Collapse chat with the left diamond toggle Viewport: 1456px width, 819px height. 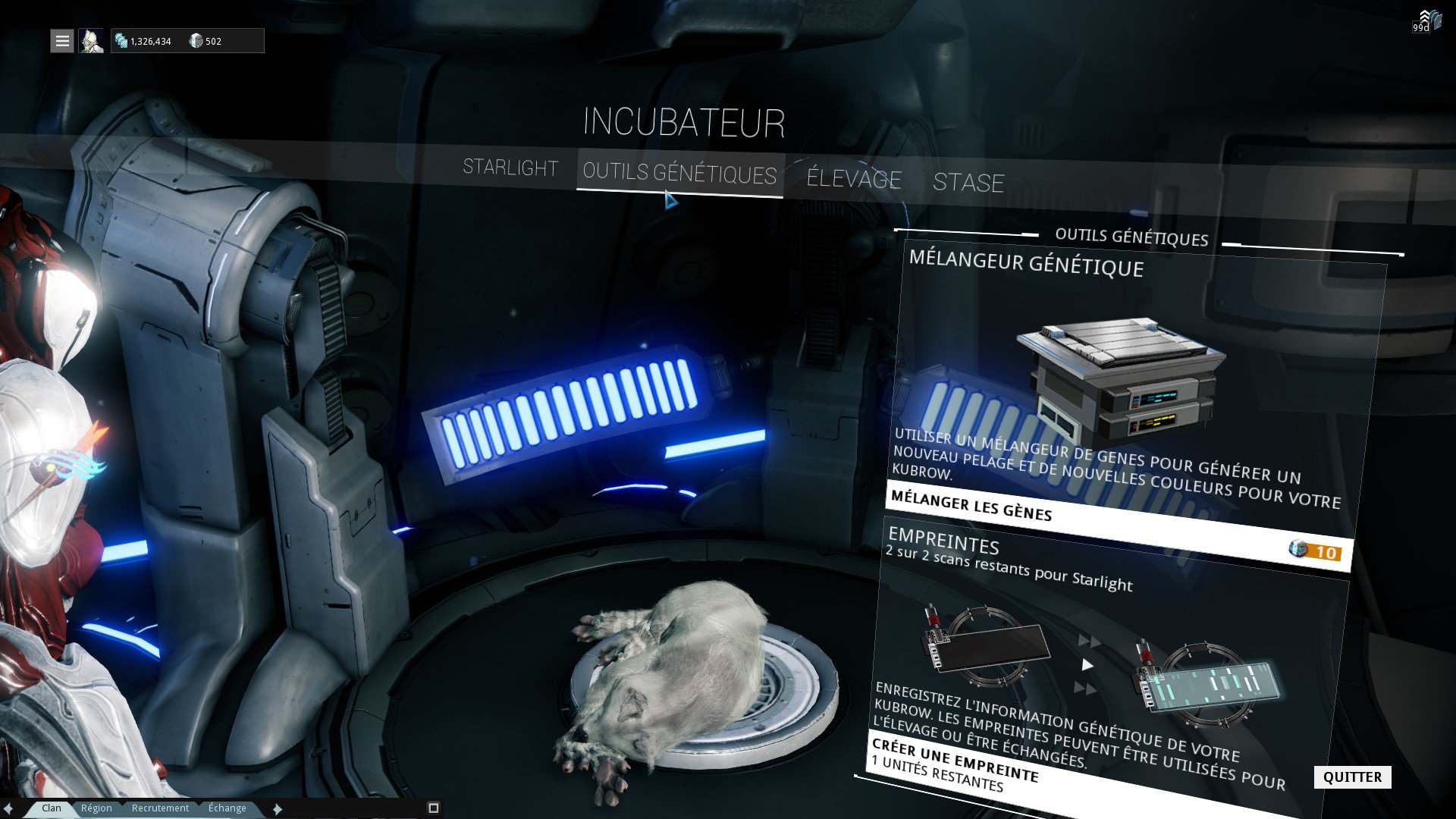pos(9,808)
